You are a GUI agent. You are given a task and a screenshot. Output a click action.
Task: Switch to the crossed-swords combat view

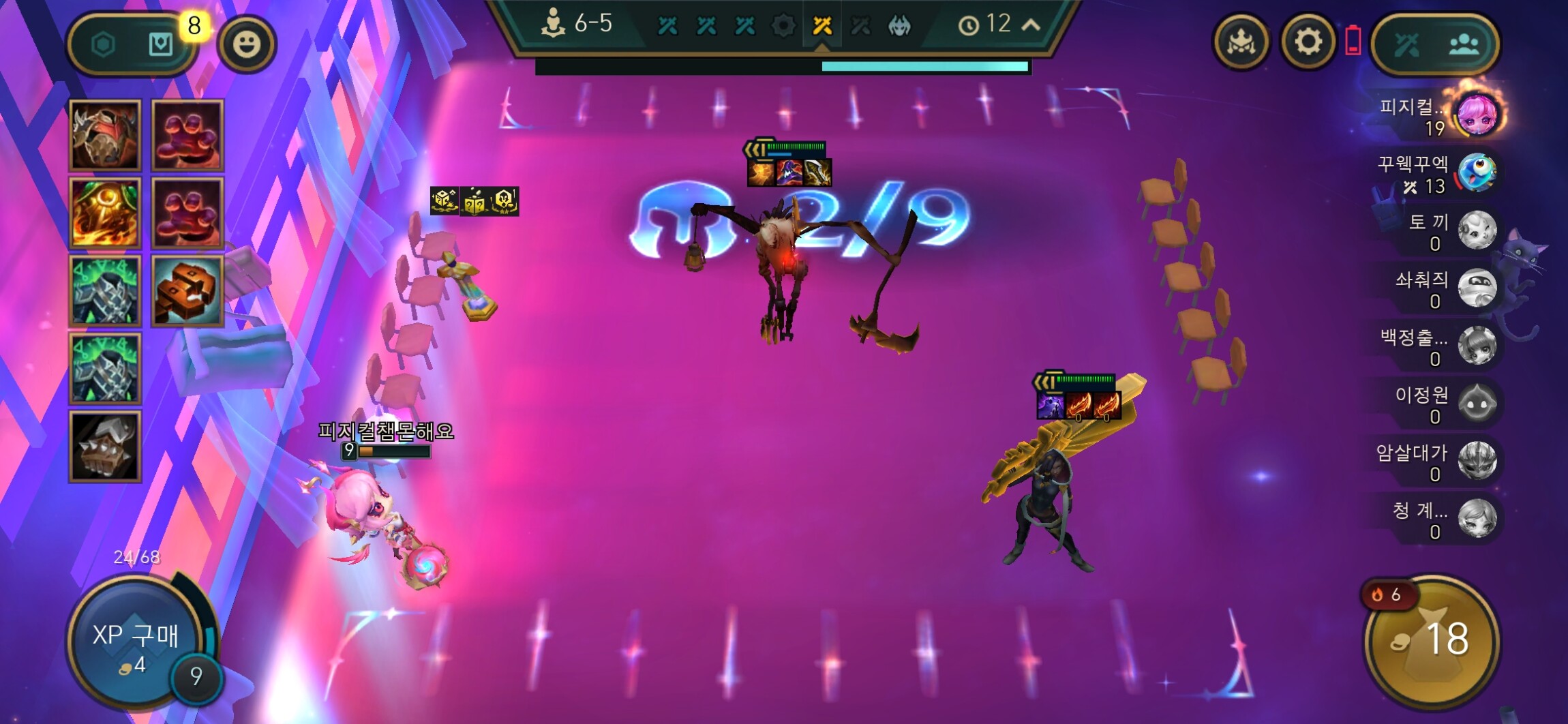tap(1406, 45)
